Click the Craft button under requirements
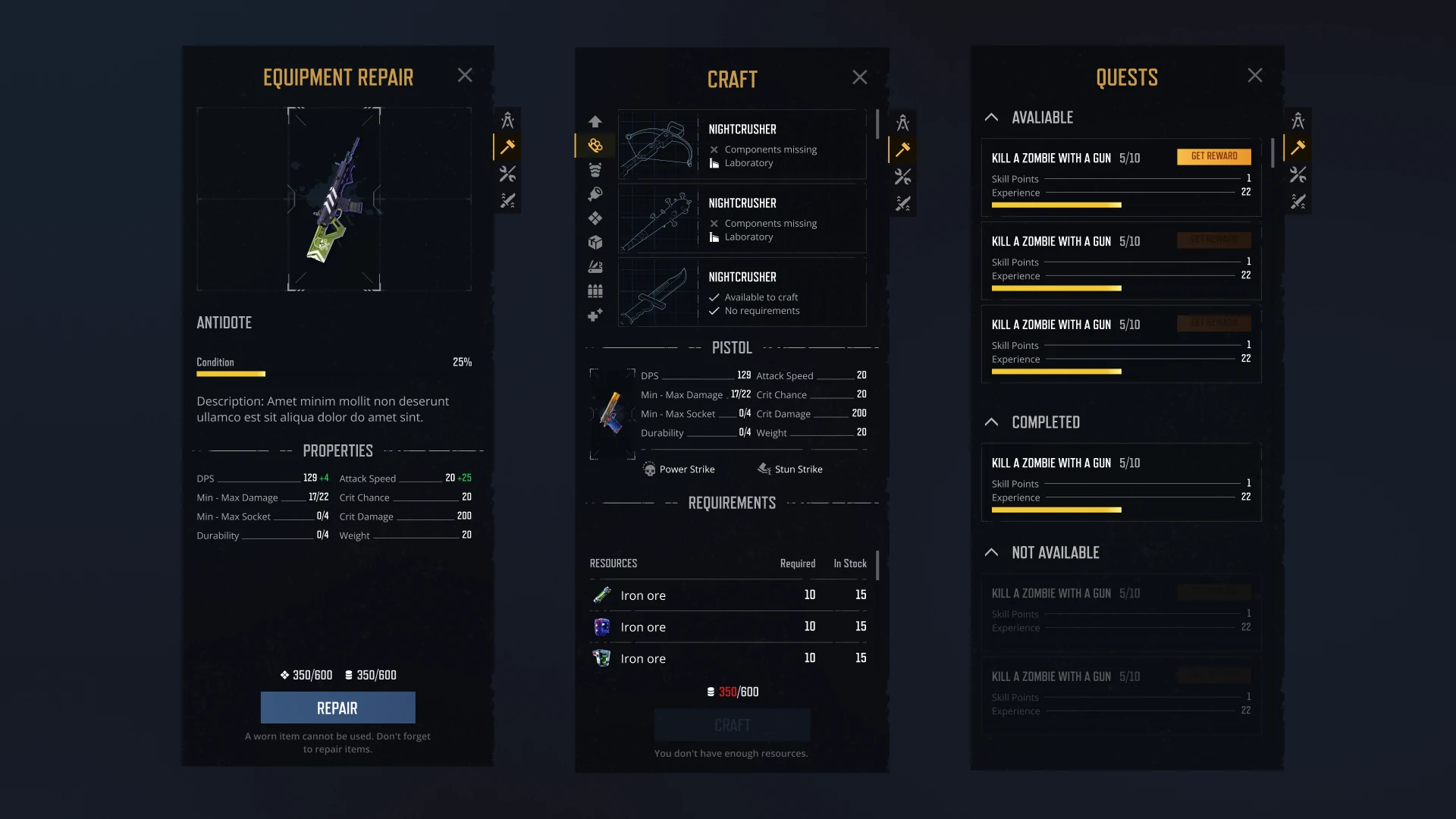The image size is (1456, 819). (x=732, y=725)
